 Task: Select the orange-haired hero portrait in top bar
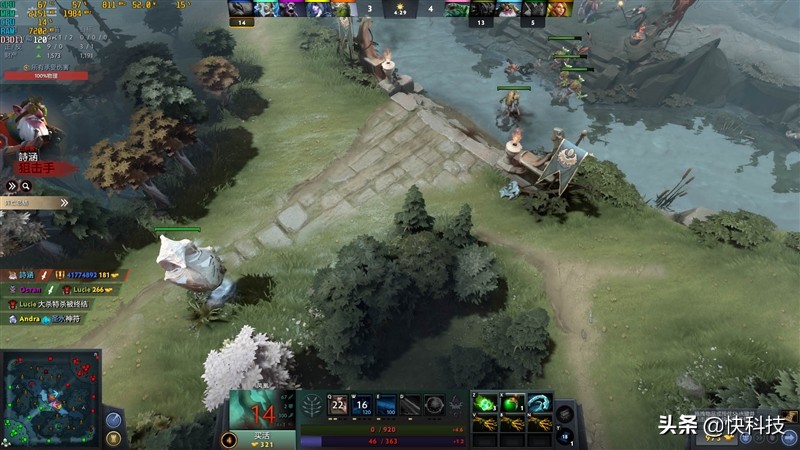(558, 9)
